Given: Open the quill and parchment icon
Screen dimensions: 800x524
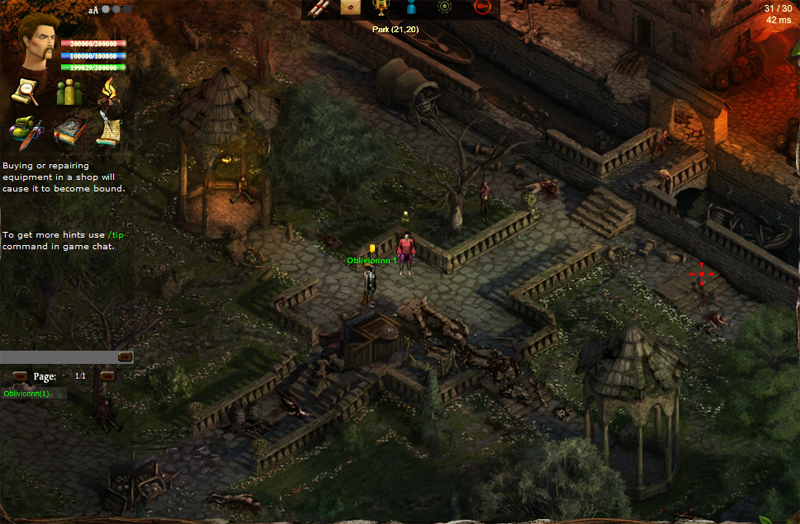Looking at the screenshot, I should [x=108, y=130].
